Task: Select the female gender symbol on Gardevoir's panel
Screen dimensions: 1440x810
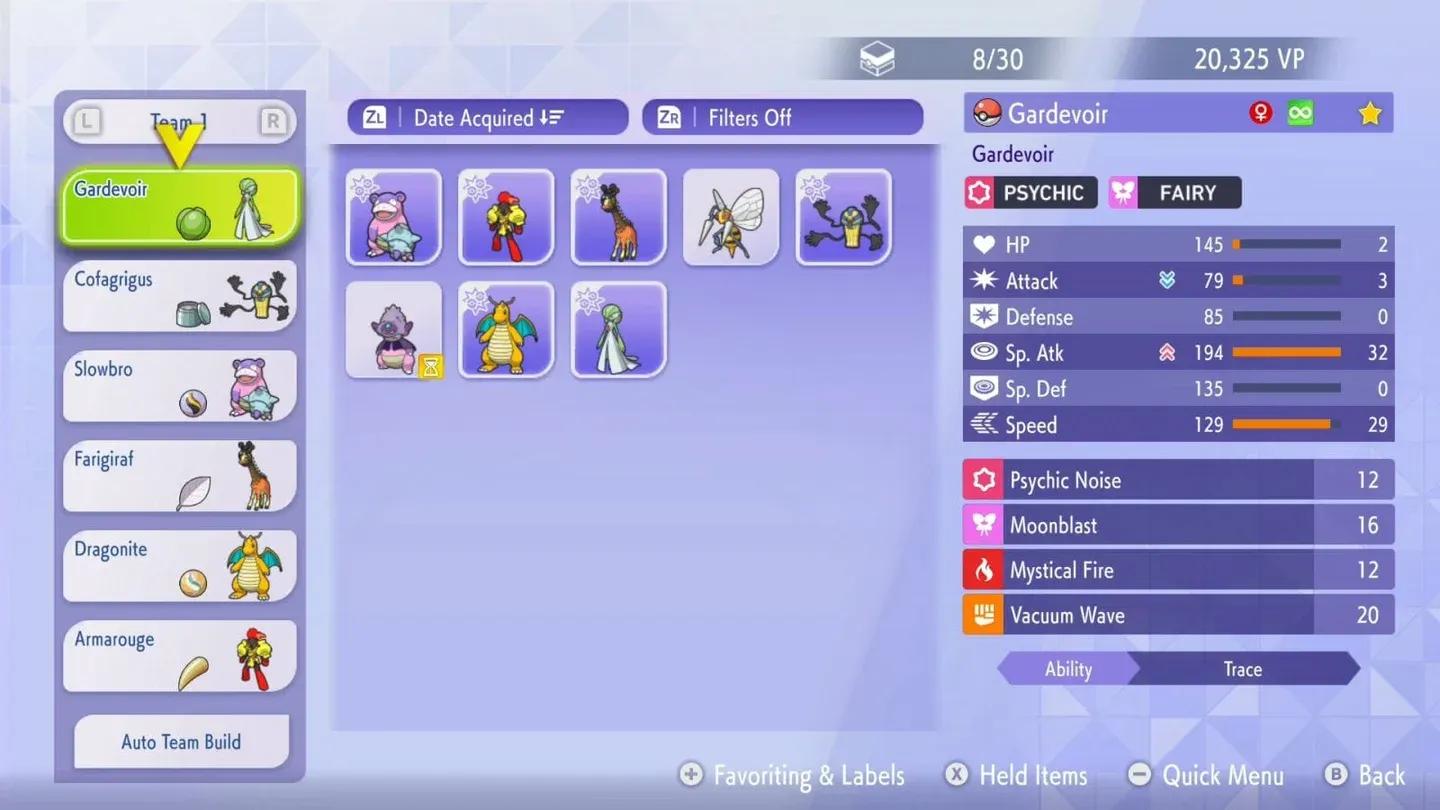Action: [x=1259, y=113]
